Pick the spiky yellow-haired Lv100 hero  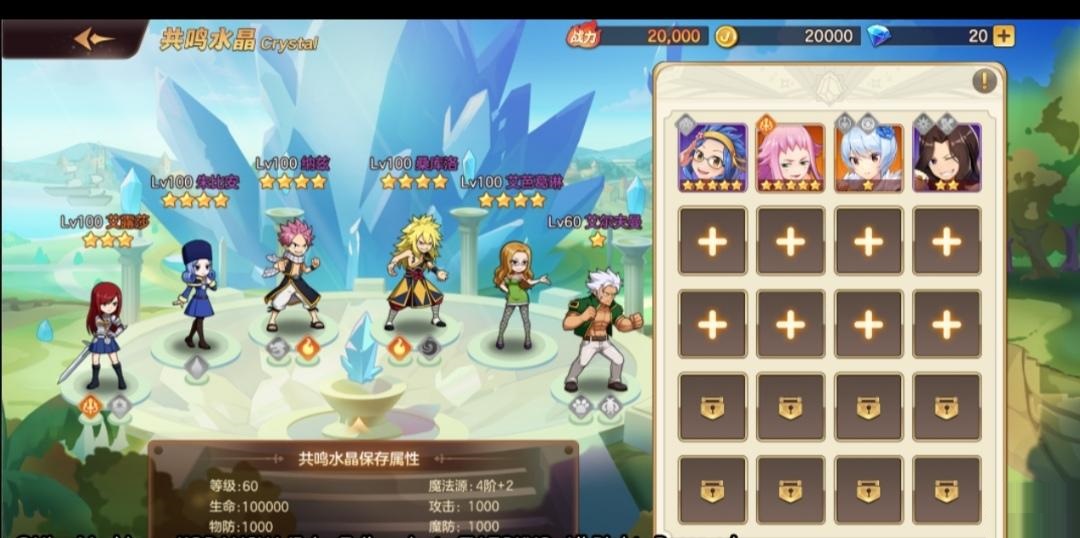[415, 272]
